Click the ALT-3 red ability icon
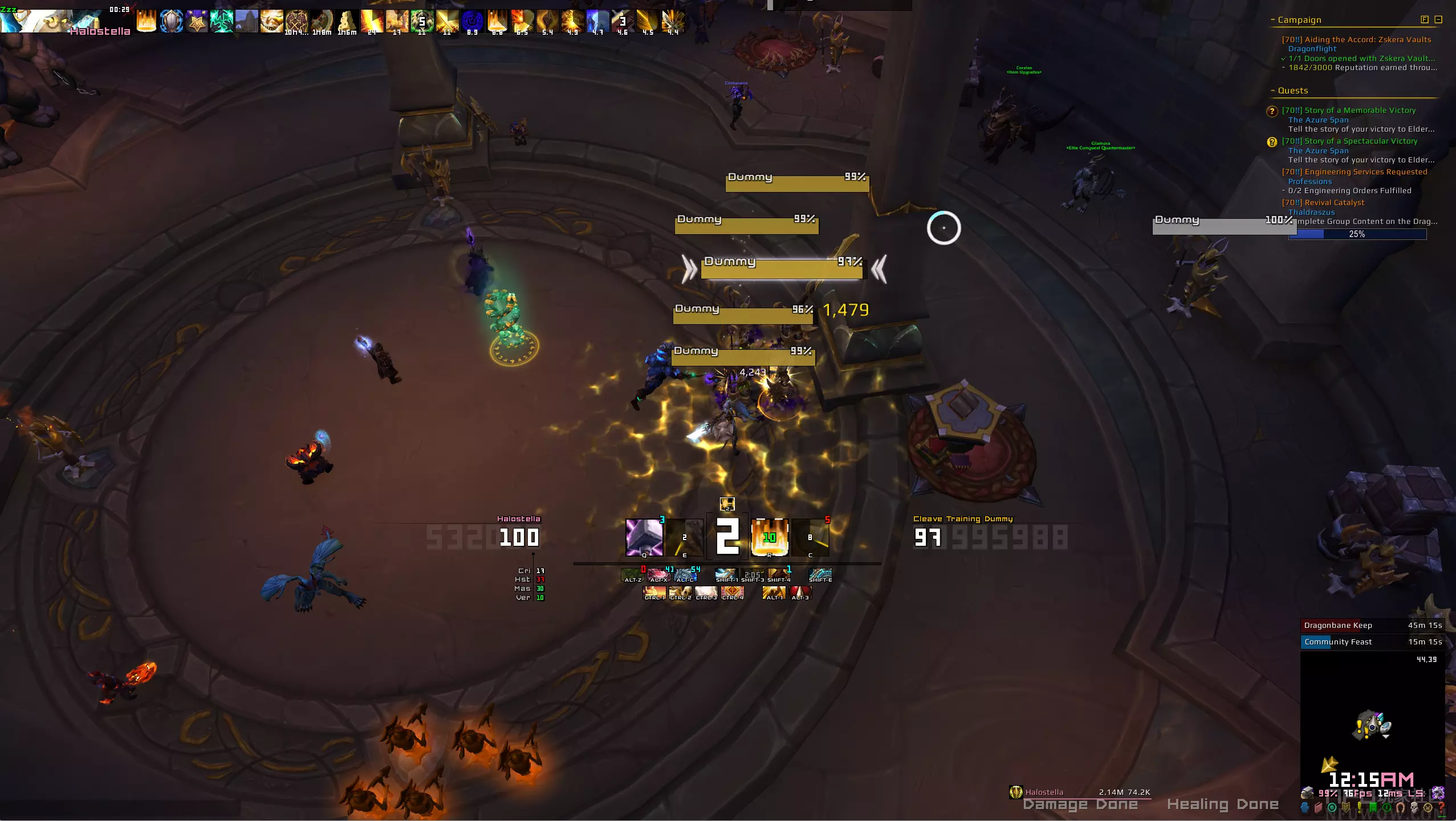 coord(800,593)
